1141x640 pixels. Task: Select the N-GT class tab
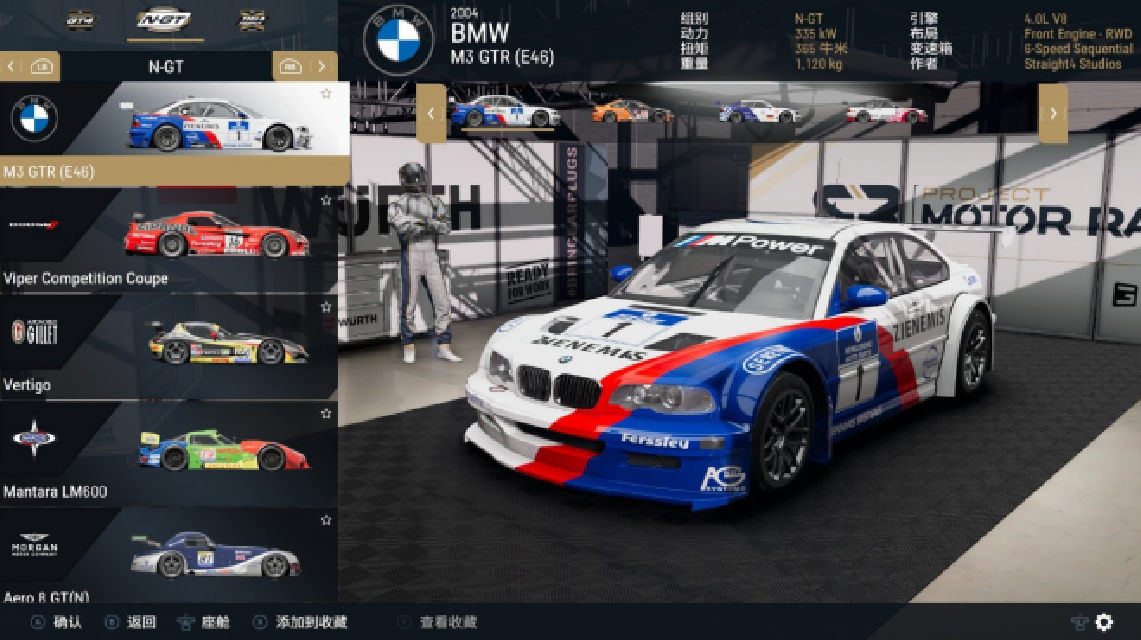pyautogui.click(x=165, y=20)
